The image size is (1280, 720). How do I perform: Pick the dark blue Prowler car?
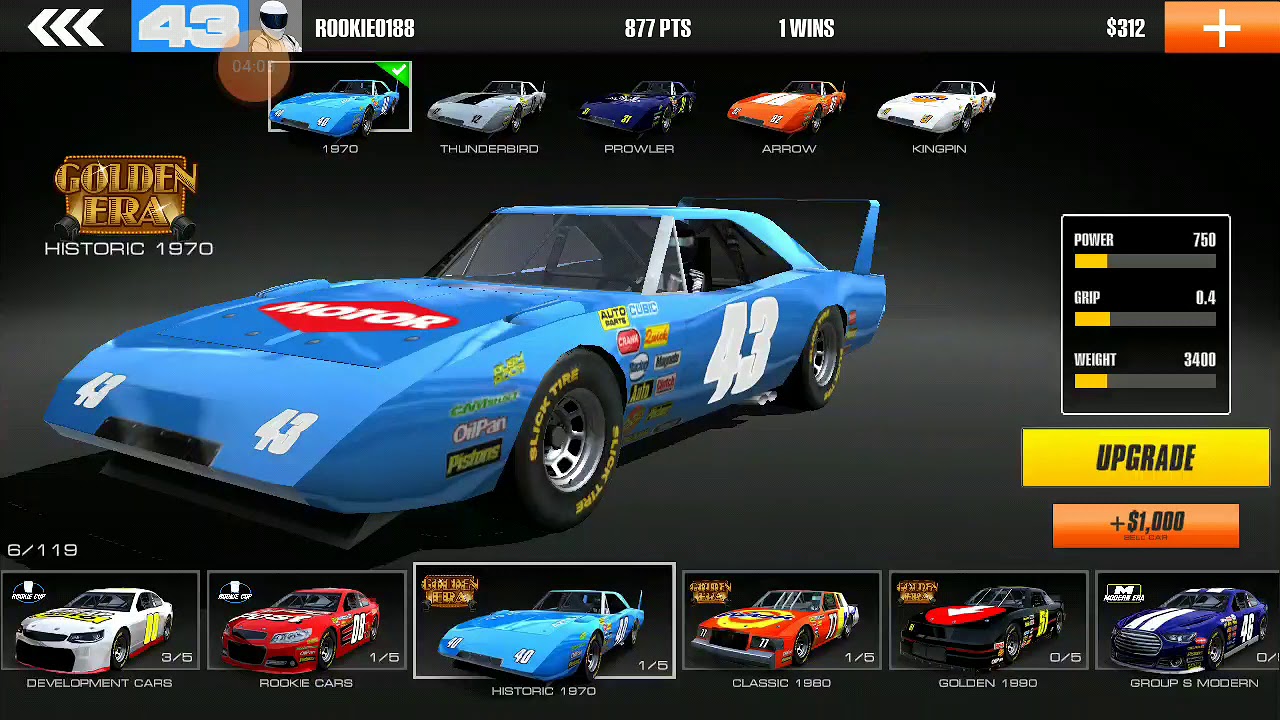639,108
